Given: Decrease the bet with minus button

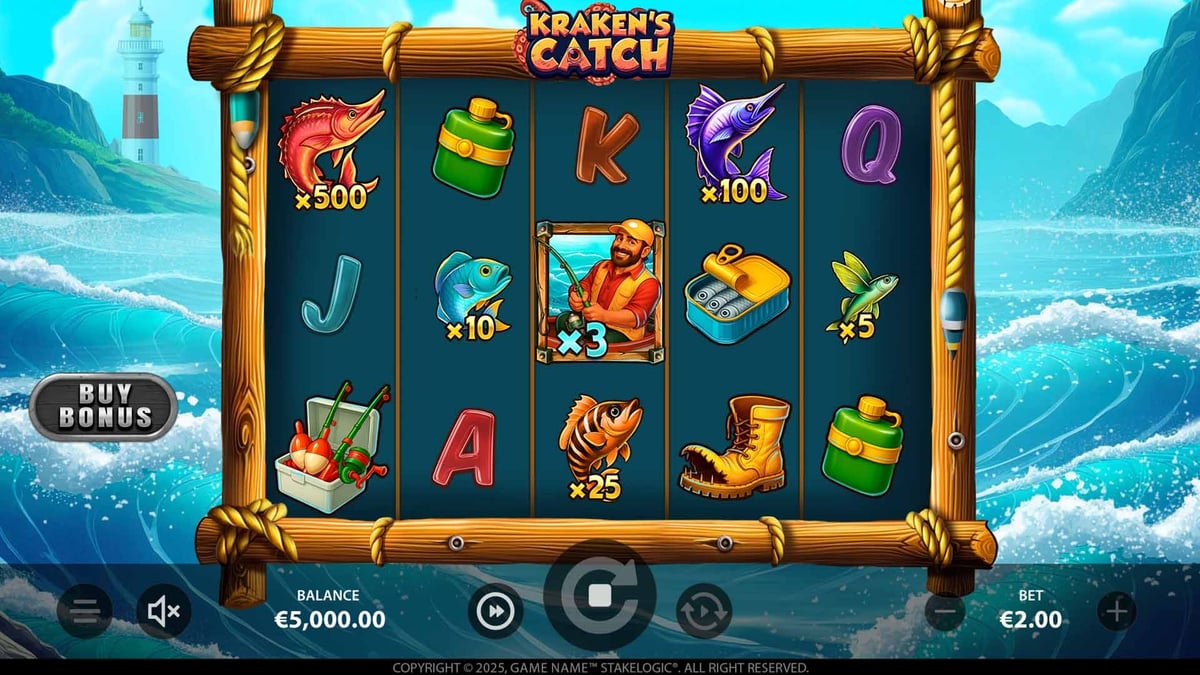Looking at the screenshot, I should tap(945, 610).
